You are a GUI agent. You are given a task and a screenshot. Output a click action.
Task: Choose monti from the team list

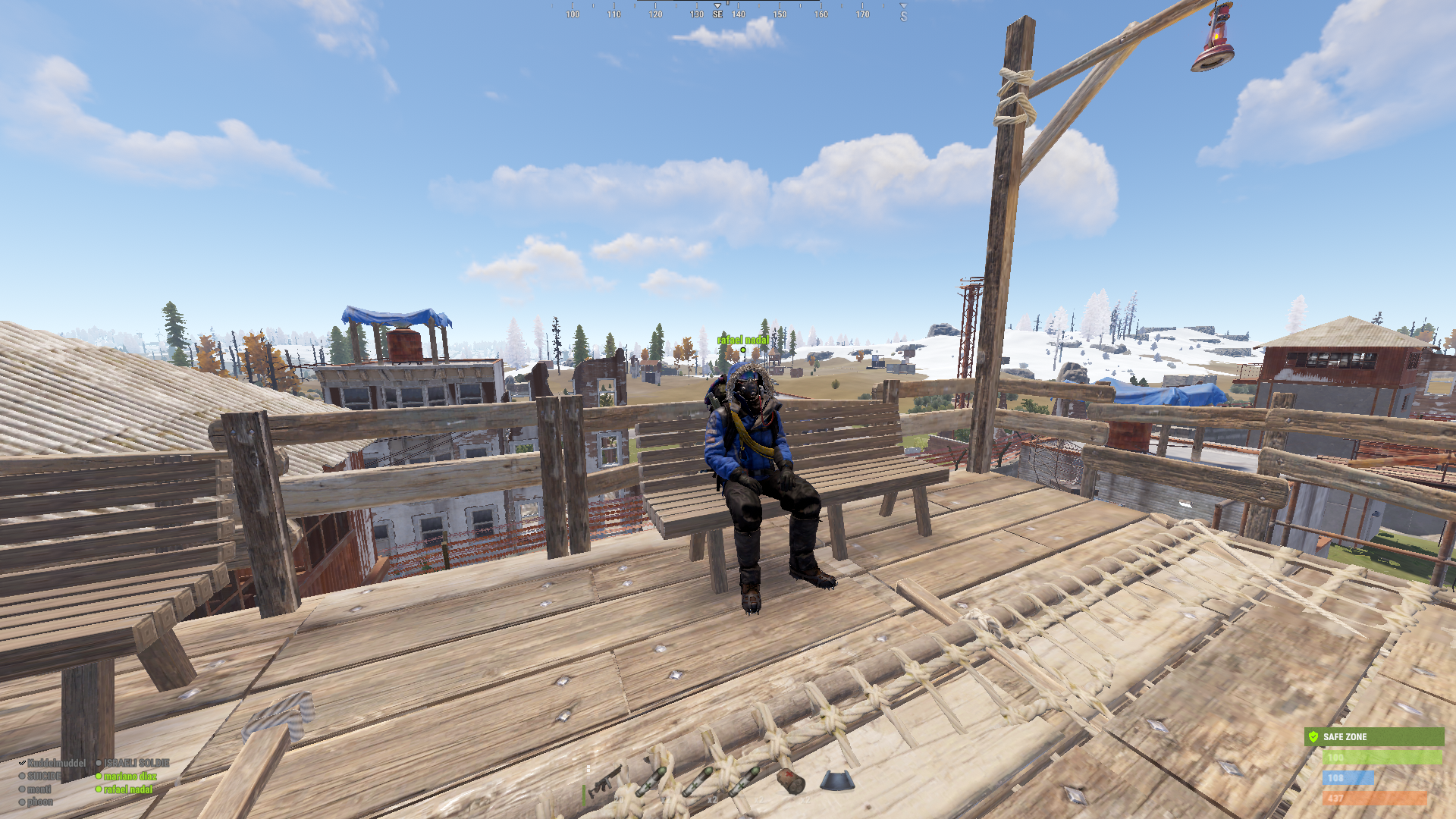click(39, 789)
